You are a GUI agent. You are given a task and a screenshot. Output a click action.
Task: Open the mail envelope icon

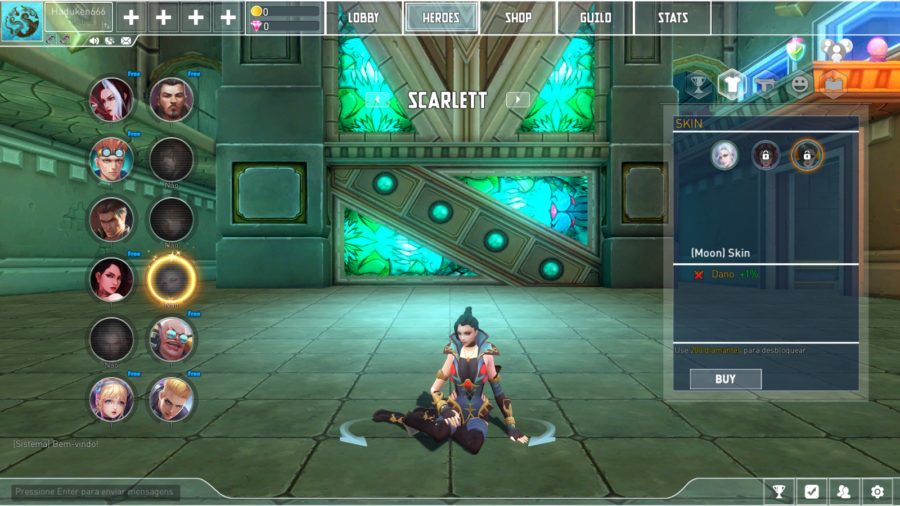[x=126, y=41]
